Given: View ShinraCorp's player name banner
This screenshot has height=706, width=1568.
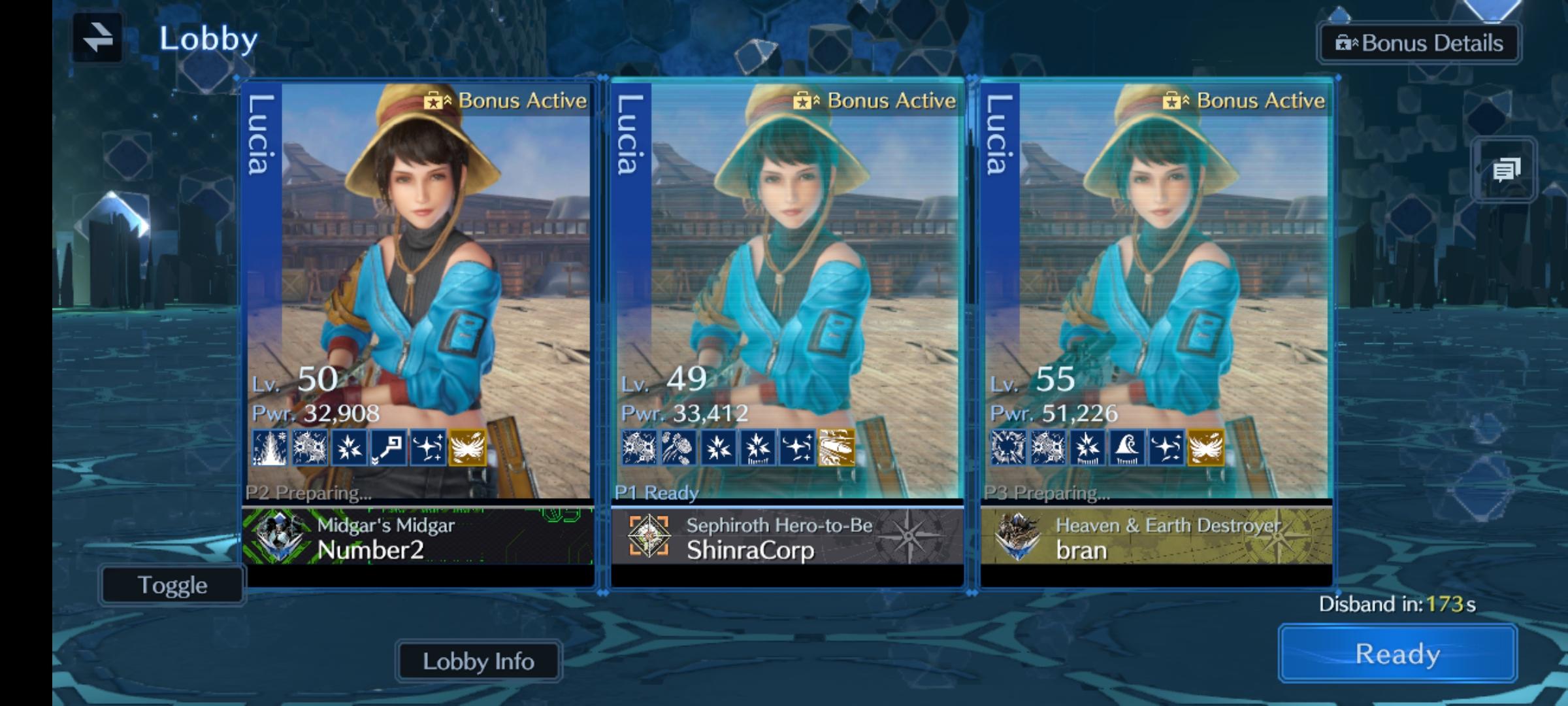Looking at the screenshot, I should click(787, 537).
